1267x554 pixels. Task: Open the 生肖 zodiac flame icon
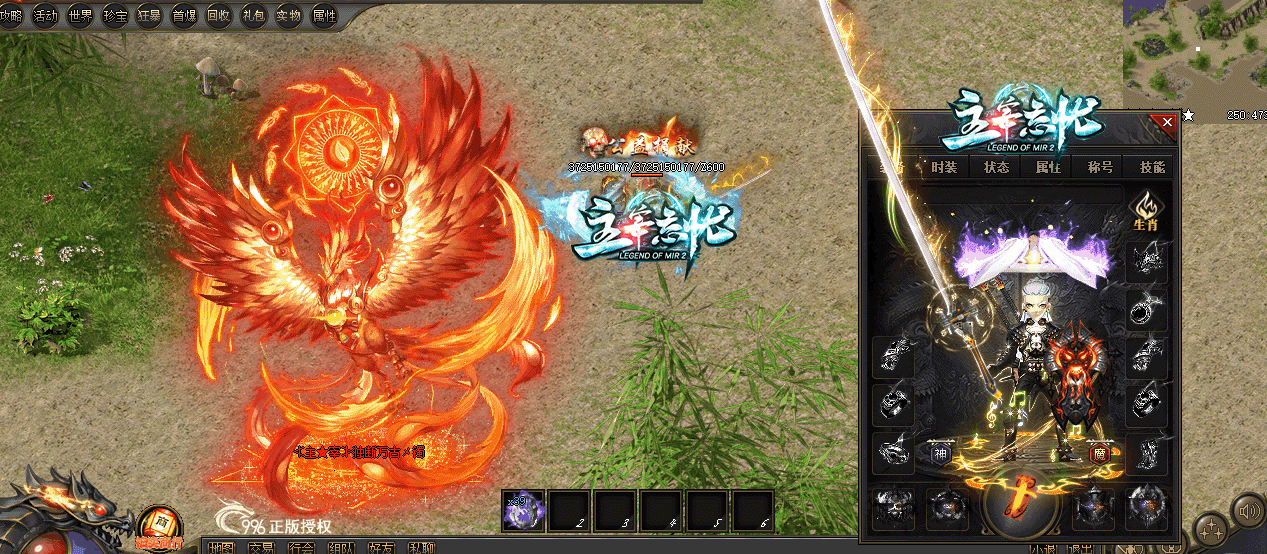pyautogui.click(x=1145, y=211)
